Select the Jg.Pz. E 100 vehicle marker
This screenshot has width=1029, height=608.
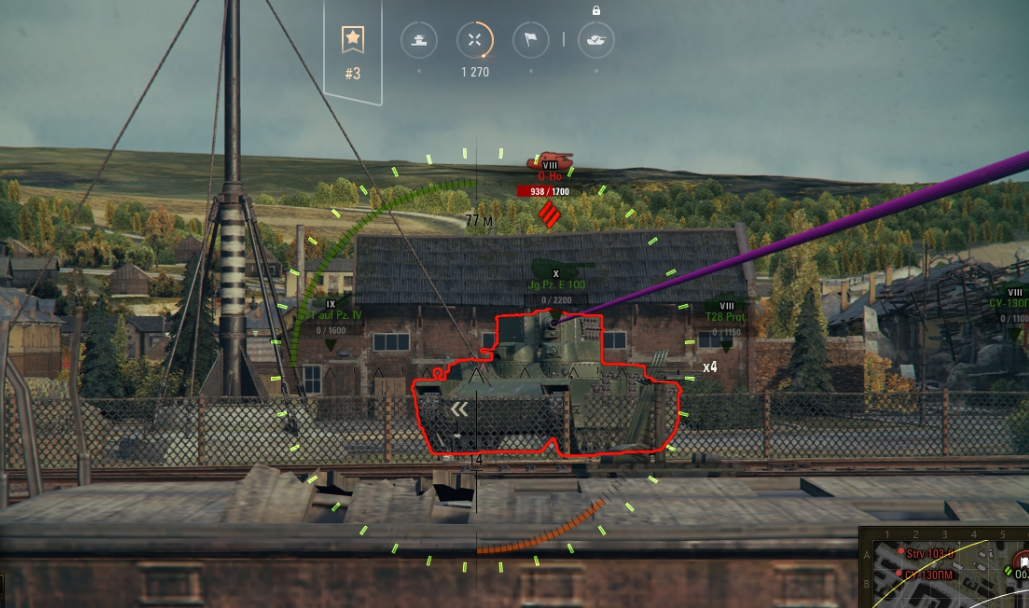pos(556,284)
